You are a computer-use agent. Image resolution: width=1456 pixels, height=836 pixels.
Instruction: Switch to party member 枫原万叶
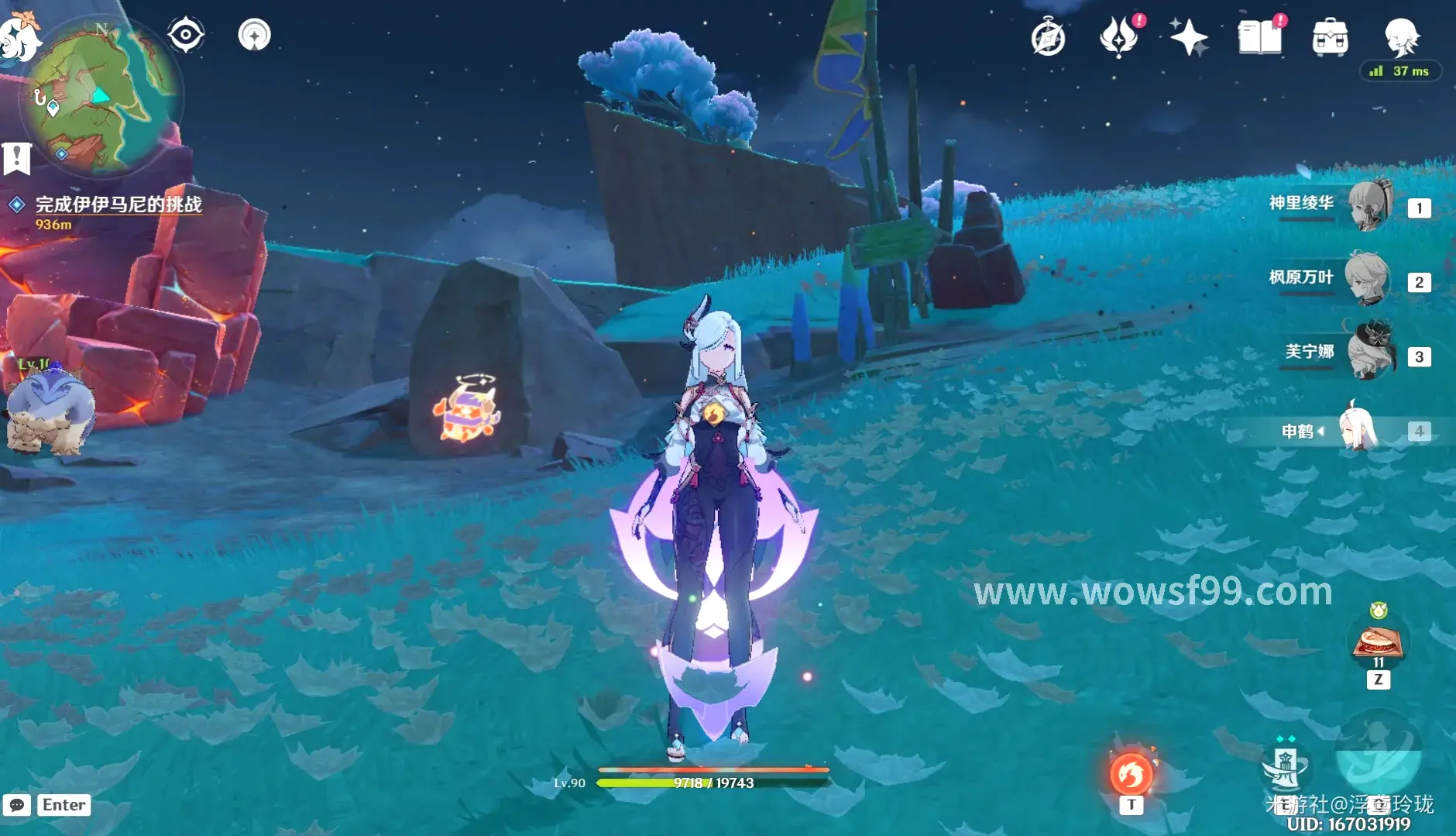tap(1366, 279)
